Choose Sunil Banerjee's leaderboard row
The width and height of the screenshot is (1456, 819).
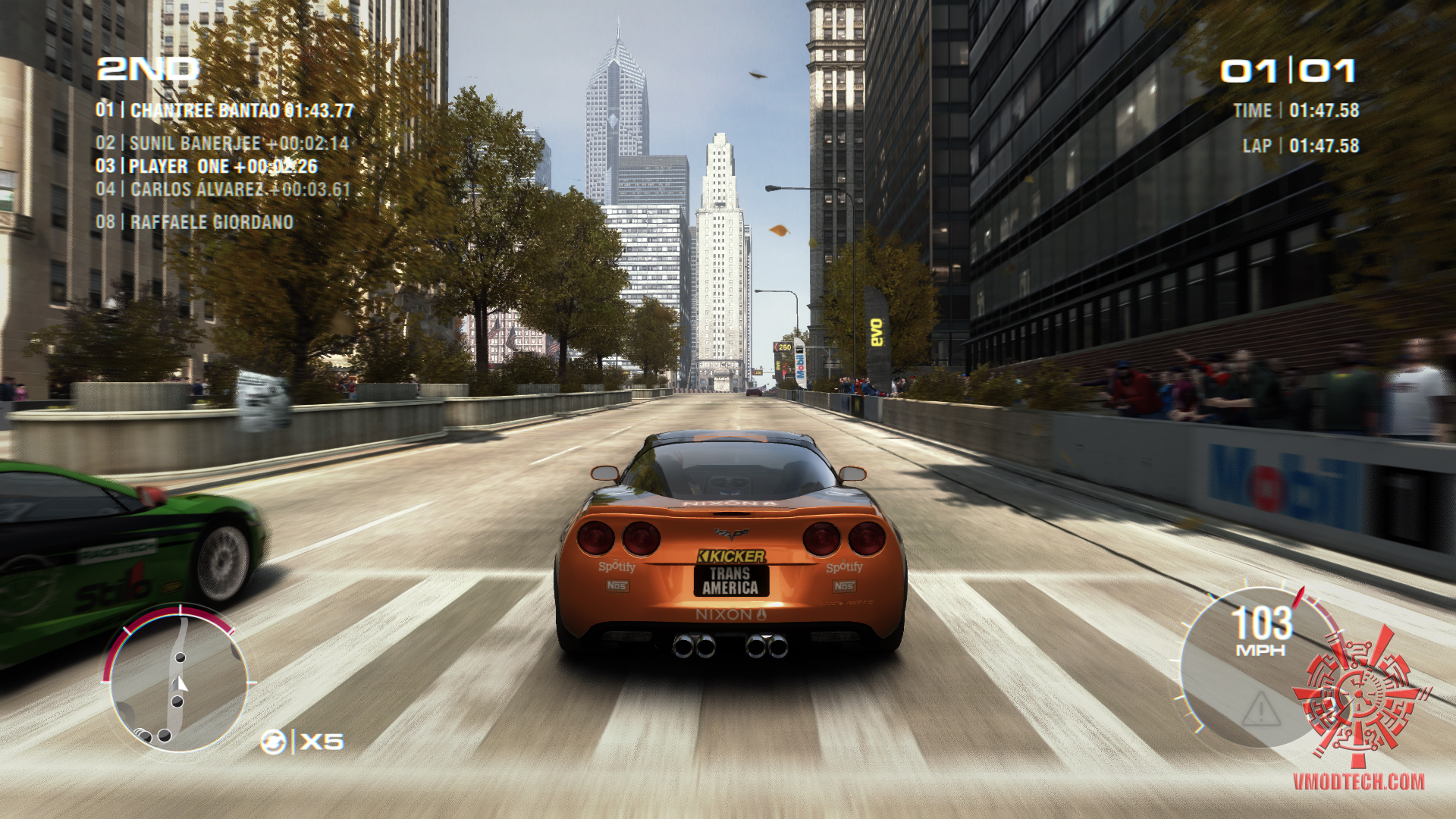tap(222, 143)
